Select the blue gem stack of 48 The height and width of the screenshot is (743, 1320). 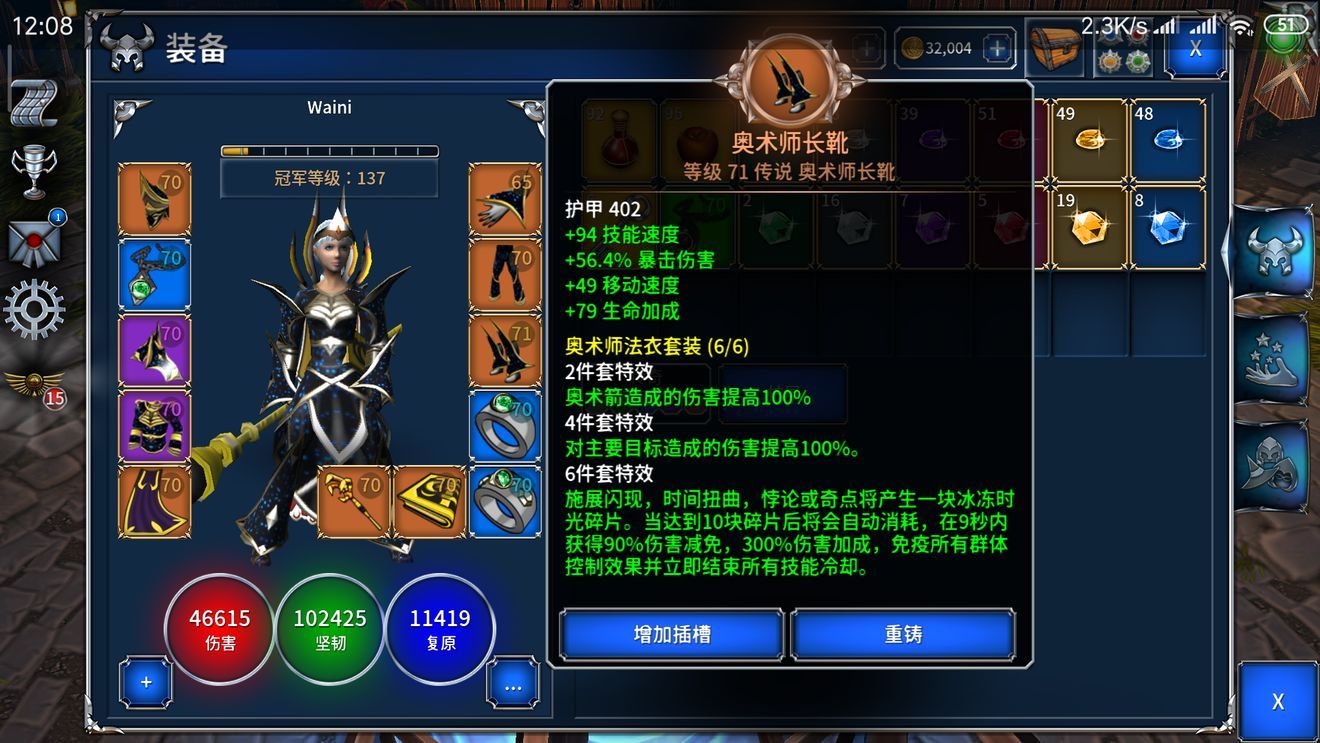(x=1168, y=140)
